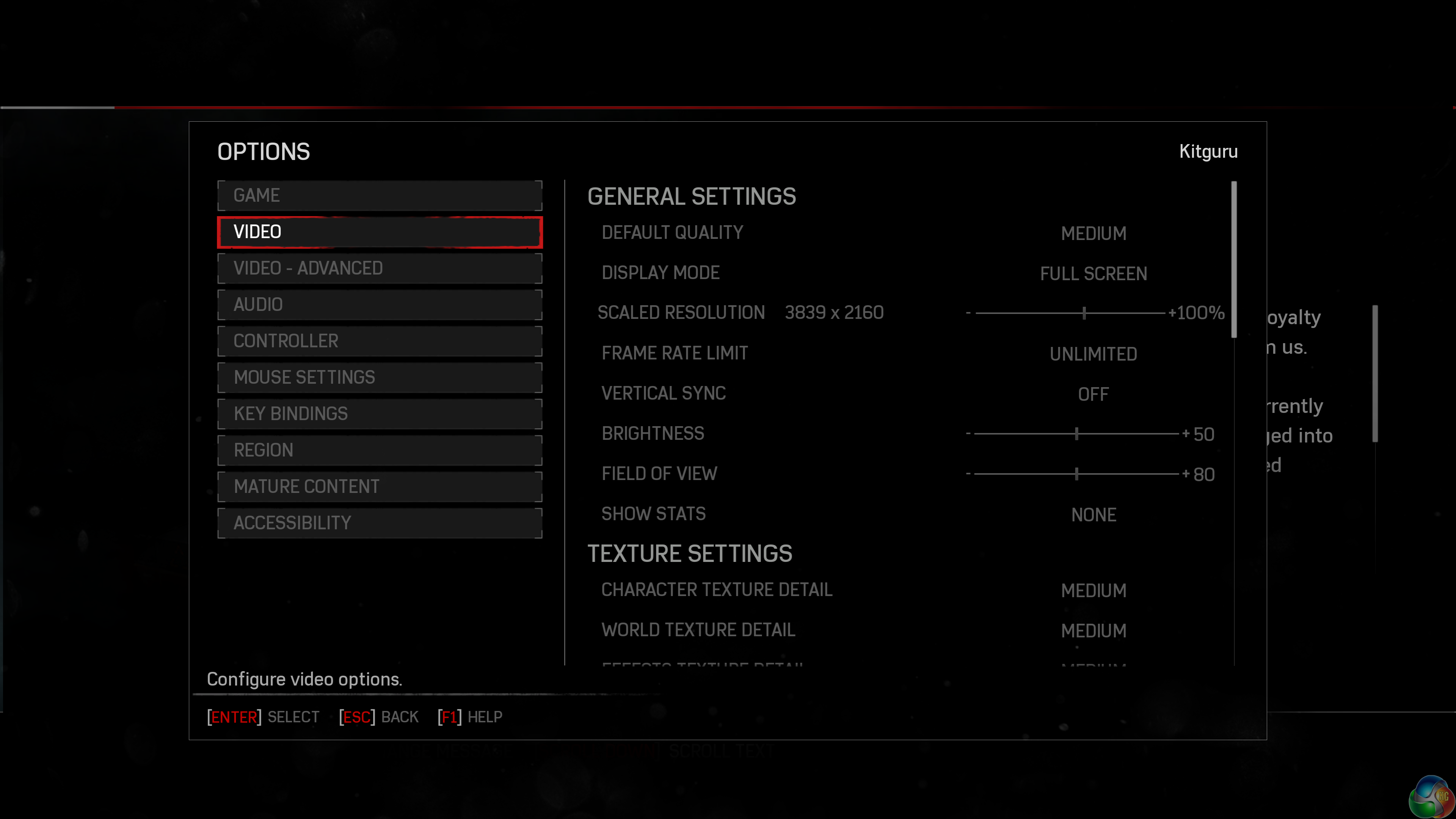Select the World Texture Detail setting
The height and width of the screenshot is (819, 1456).
[1093, 631]
